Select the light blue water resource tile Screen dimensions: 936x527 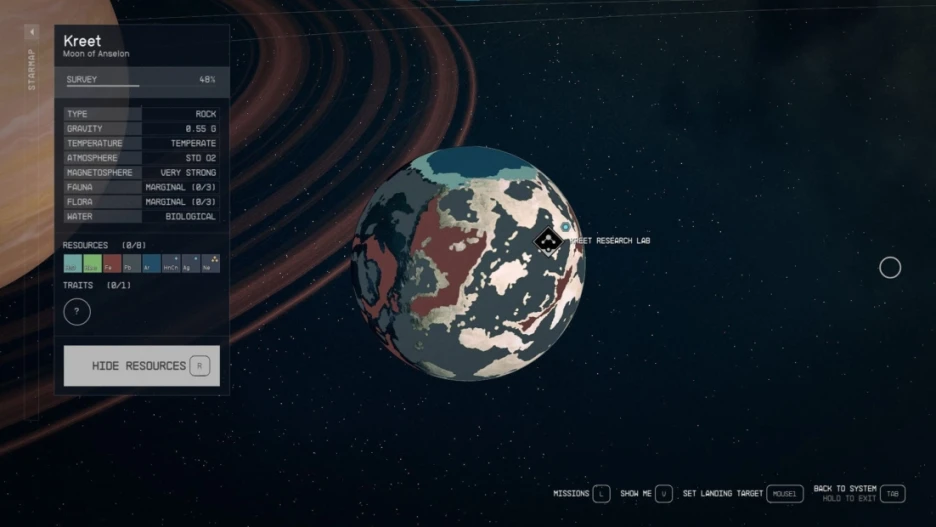(73, 264)
